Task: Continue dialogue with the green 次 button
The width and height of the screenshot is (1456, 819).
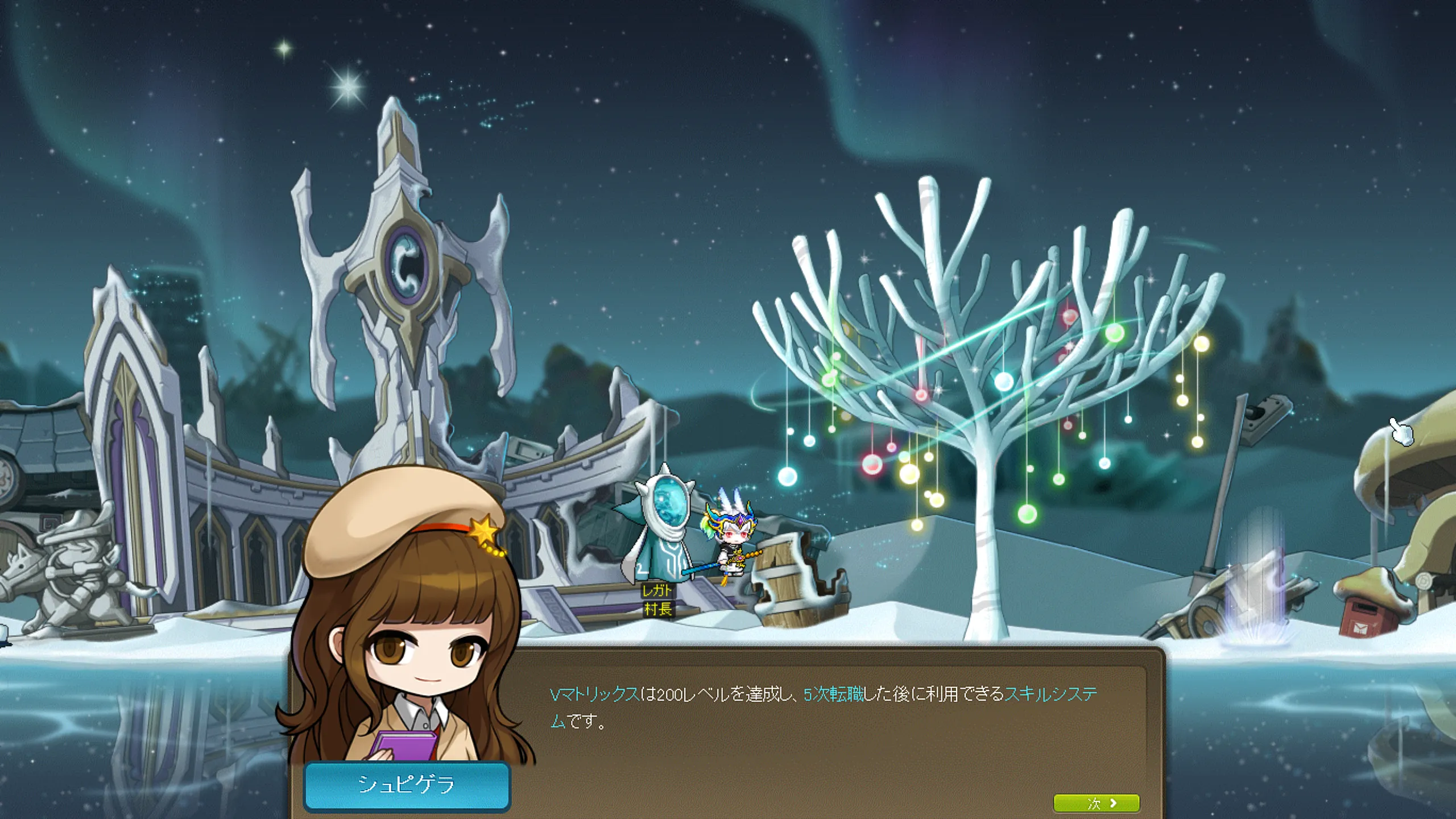Action: (x=1096, y=803)
